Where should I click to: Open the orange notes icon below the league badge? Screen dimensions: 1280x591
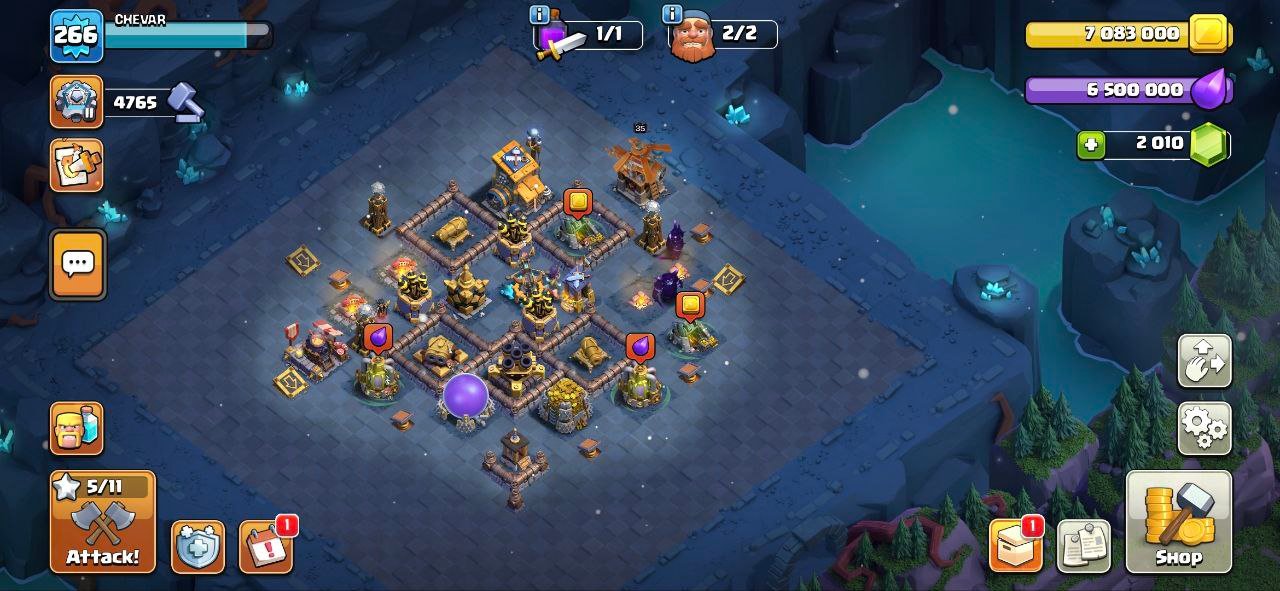[76, 165]
